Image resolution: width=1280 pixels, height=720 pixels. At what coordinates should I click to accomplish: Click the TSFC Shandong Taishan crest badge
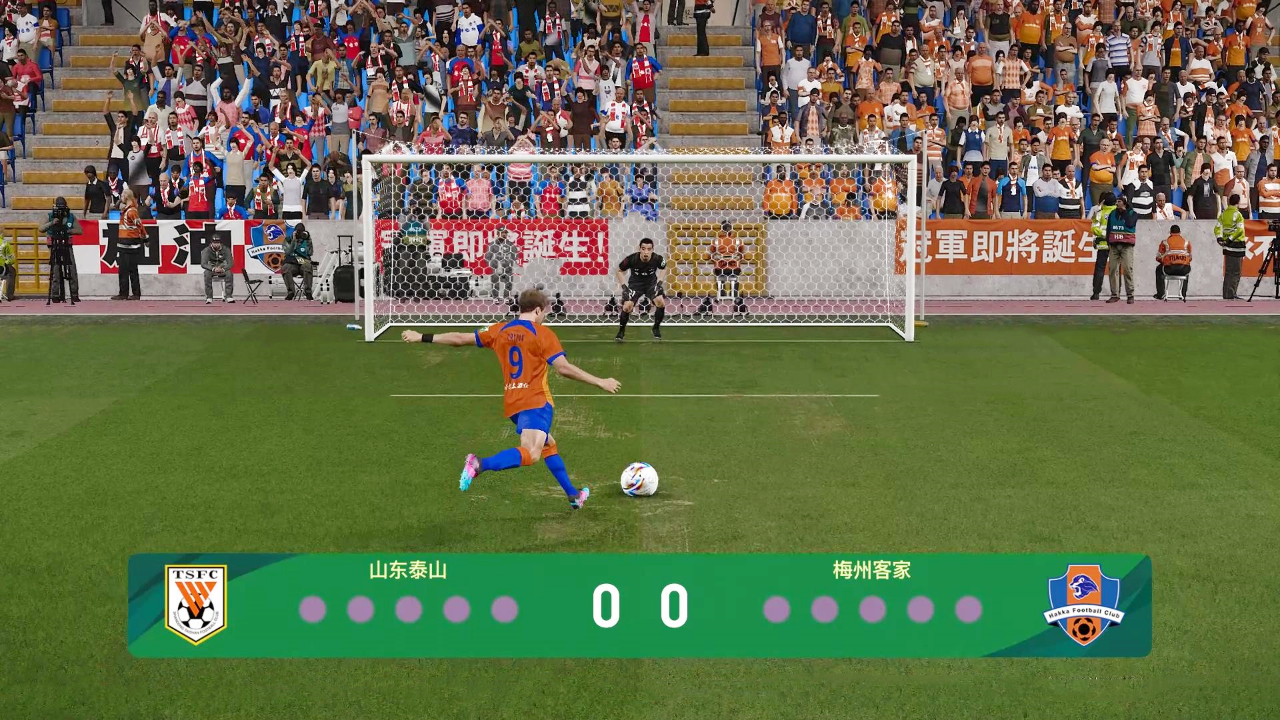click(x=195, y=603)
